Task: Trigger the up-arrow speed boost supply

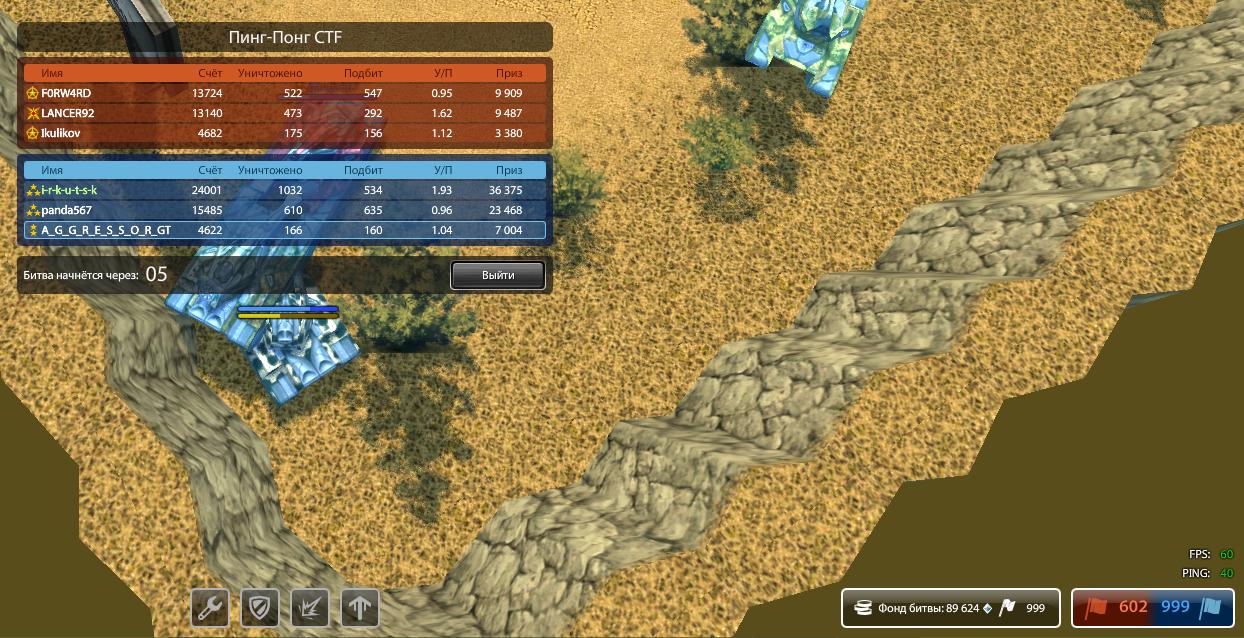Action: (360, 607)
